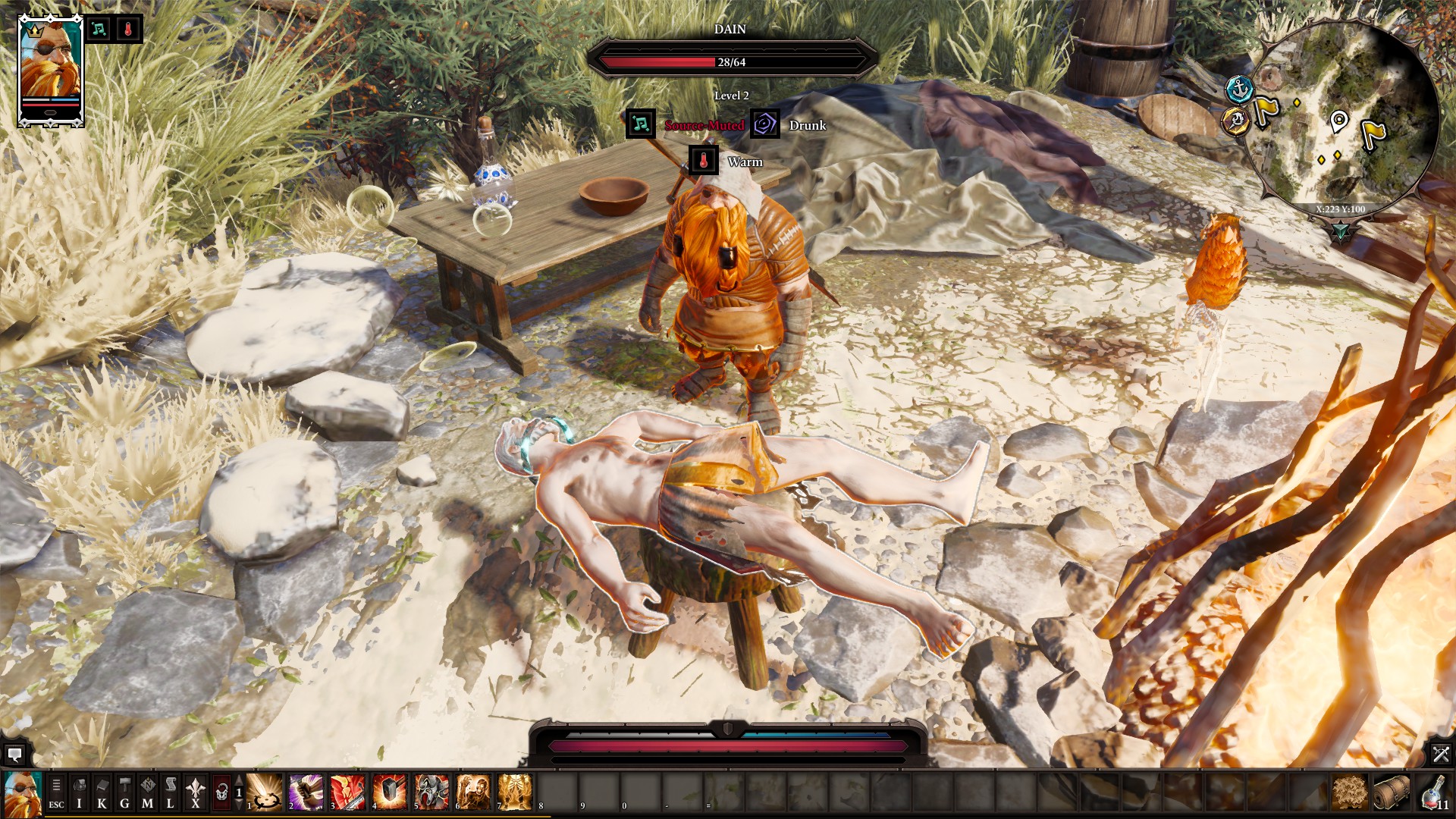Use the purple fist skill in slot 2

tap(306, 792)
